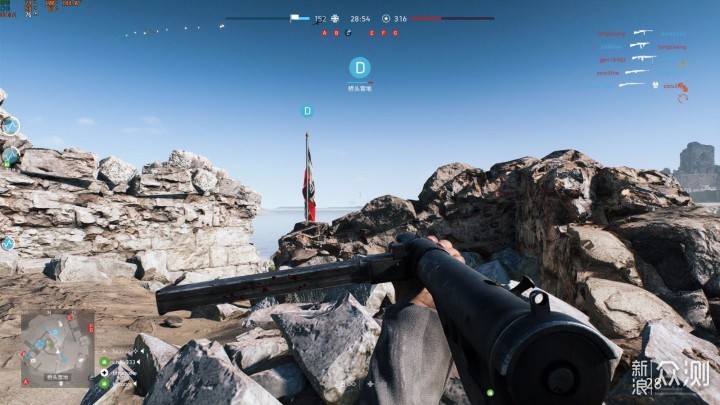Select flag B in the top objective row
Screen dimensions: 720x405
(x=336, y=33)
